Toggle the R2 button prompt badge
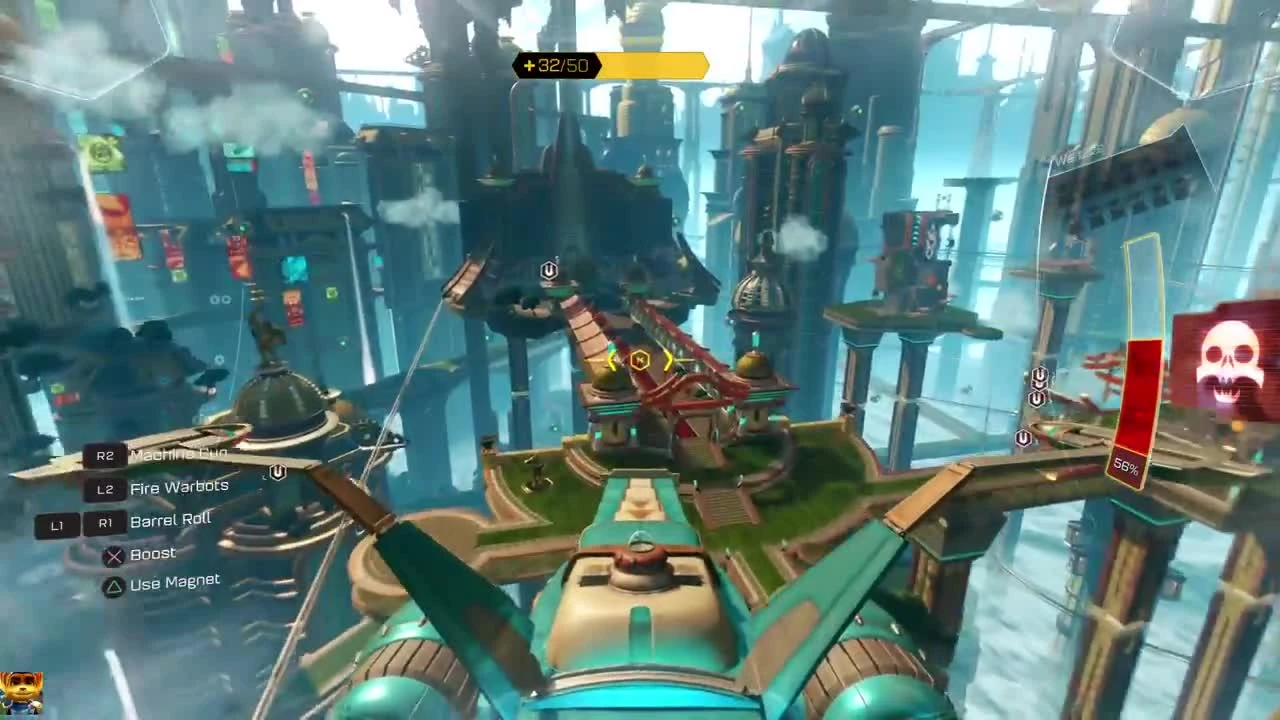The height and width of the screenshot is (720, 1280). click(105, 456)
